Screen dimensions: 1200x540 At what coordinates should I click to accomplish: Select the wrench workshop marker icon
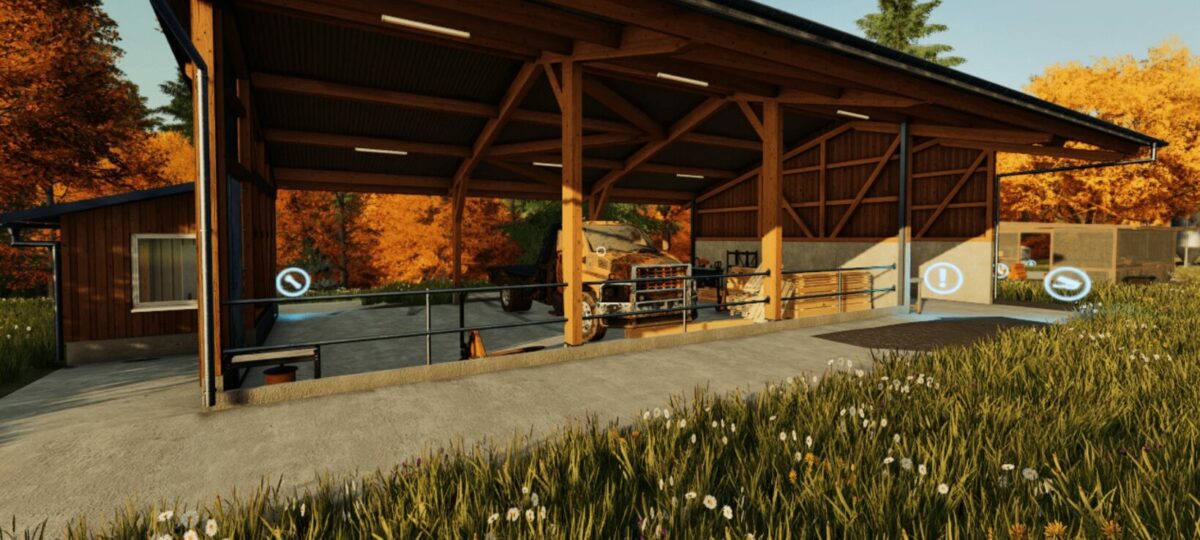(293, 282)
